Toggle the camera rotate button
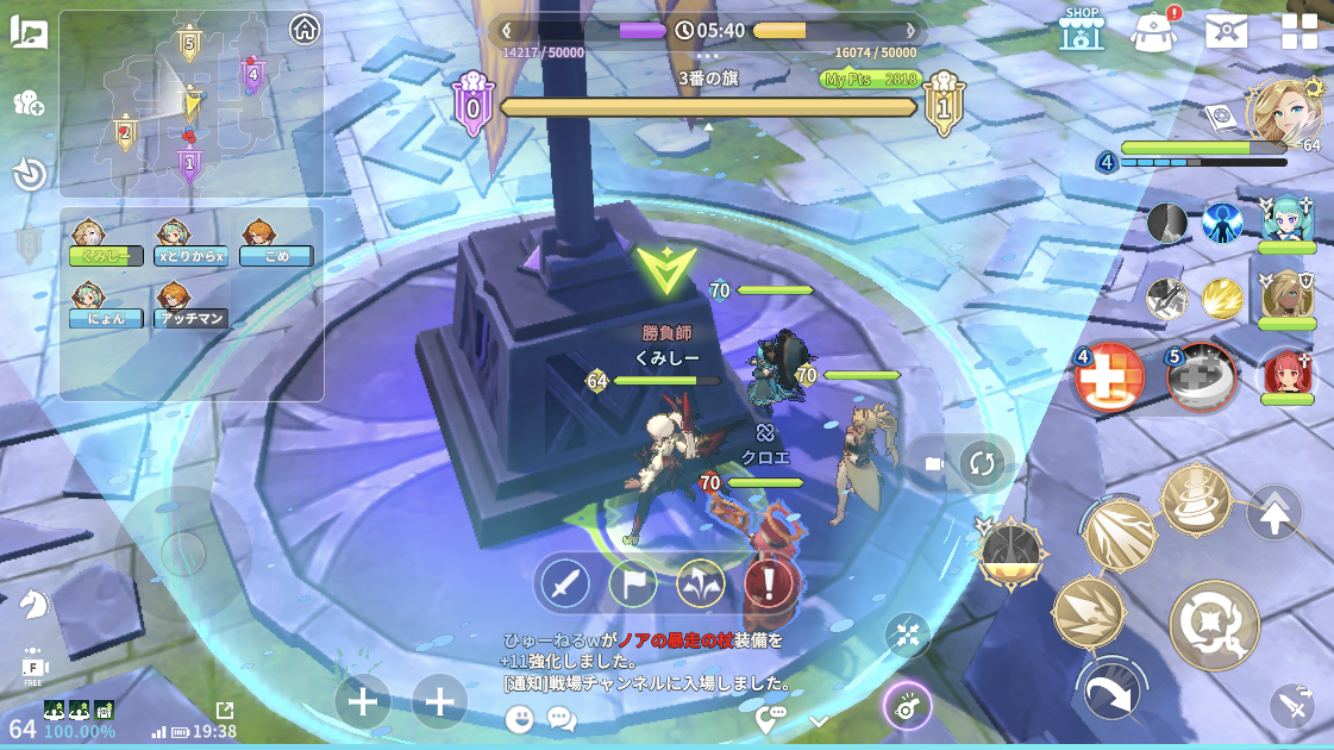 point(981,464)
